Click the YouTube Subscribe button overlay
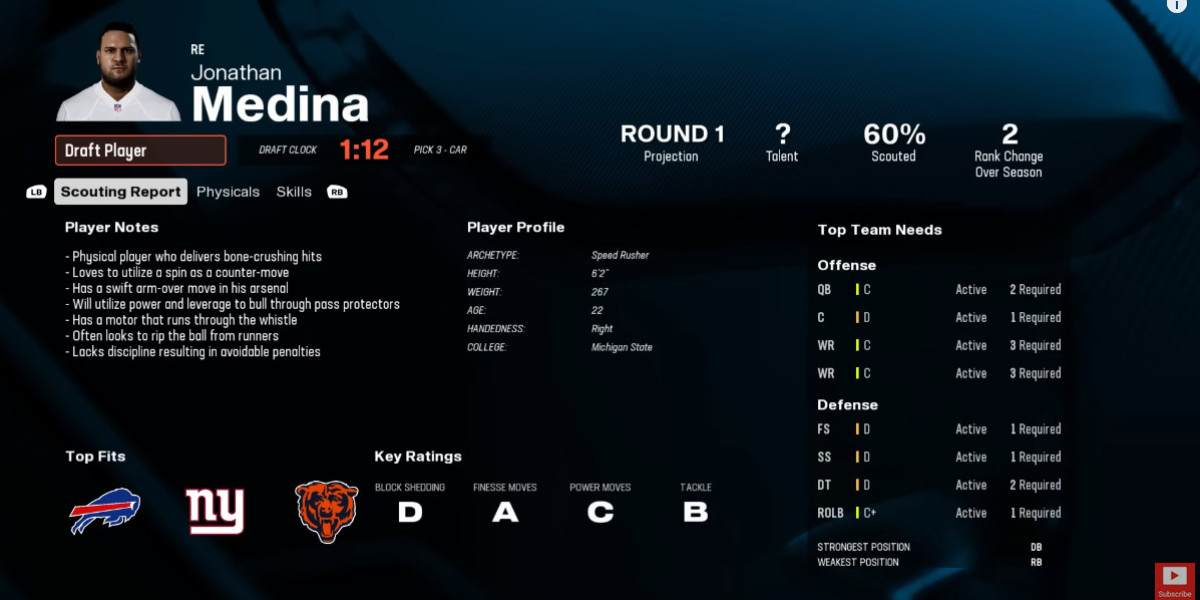Image resolution: width=1200 pixels, height=600 pixels. 1175,580
